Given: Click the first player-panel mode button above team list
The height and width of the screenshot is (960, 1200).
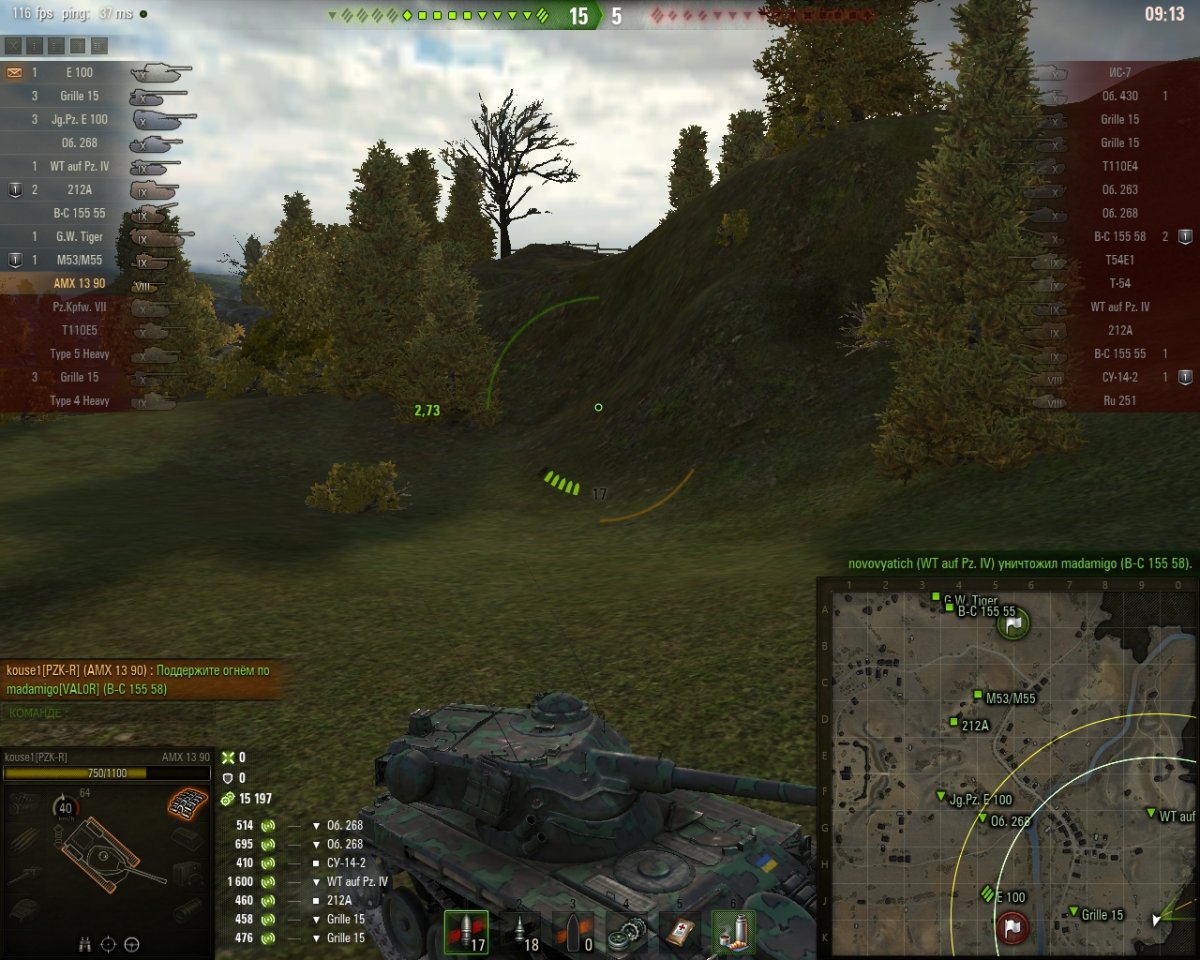Looking at the screenshot, I should tap(14, 45).
